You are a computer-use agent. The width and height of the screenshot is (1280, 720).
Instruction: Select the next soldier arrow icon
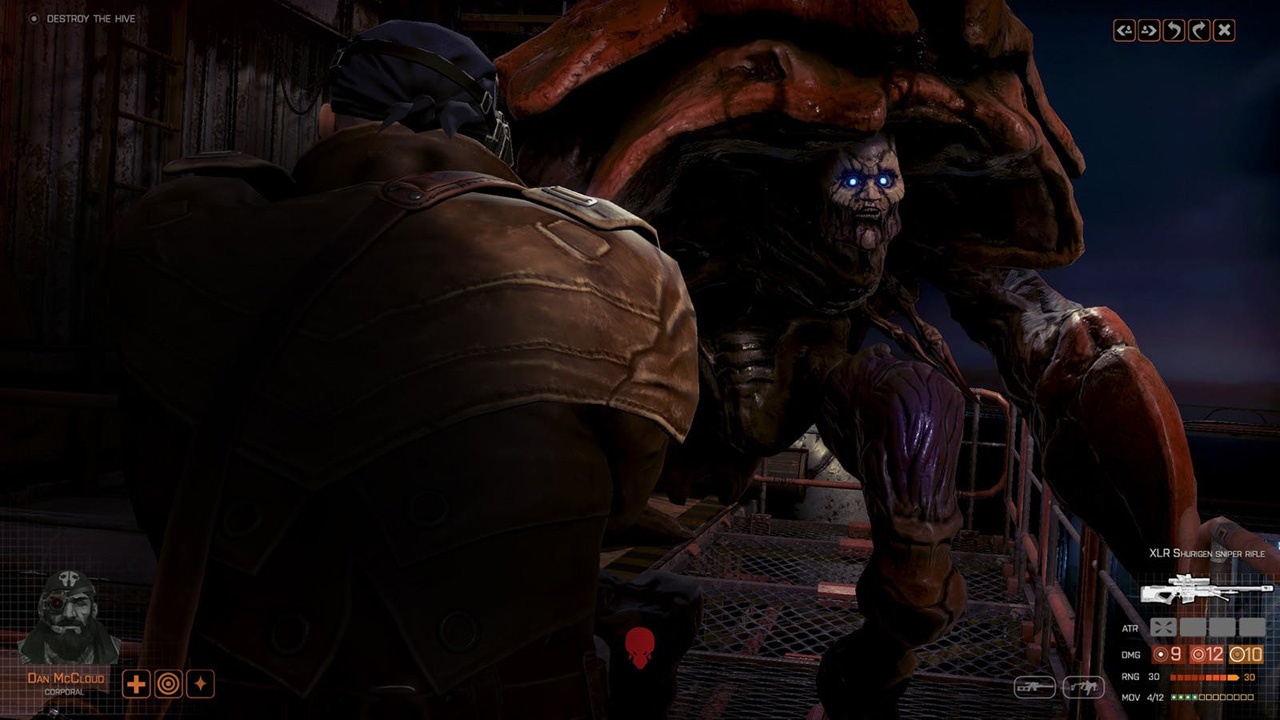pos(1148,30)
